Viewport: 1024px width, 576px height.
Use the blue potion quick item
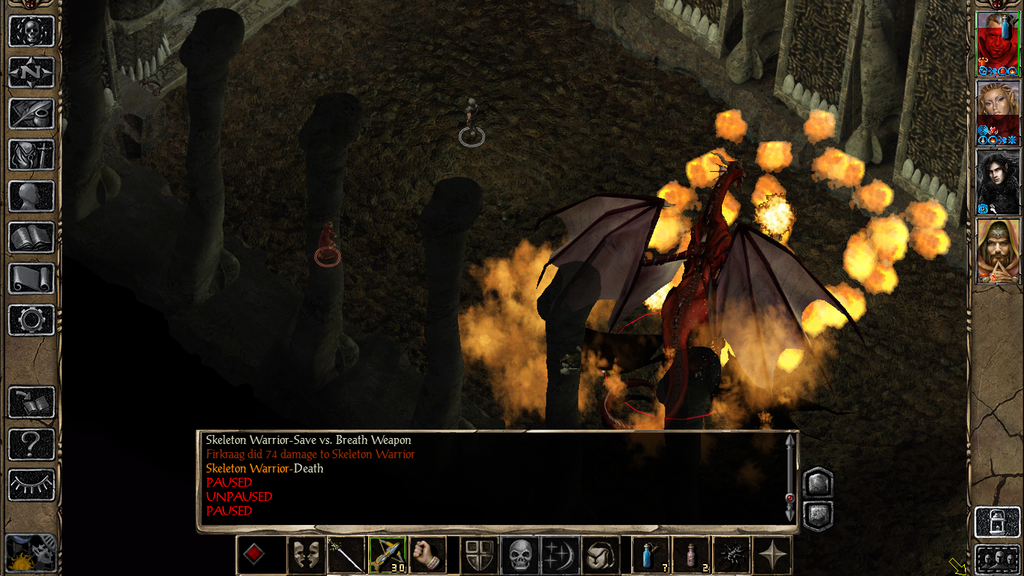[650, 555]
